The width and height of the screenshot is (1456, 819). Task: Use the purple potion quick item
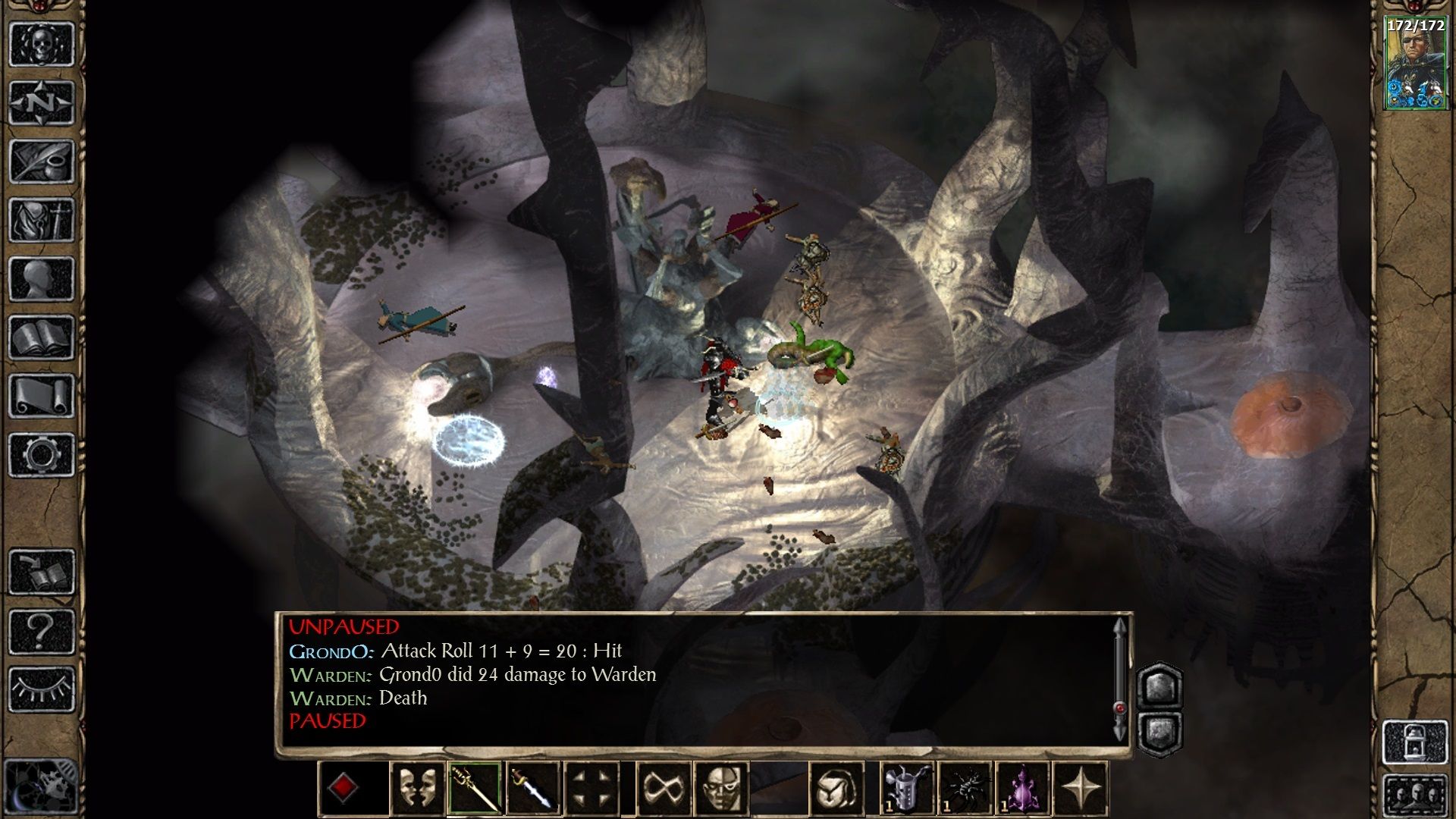tap(1023, 789)
